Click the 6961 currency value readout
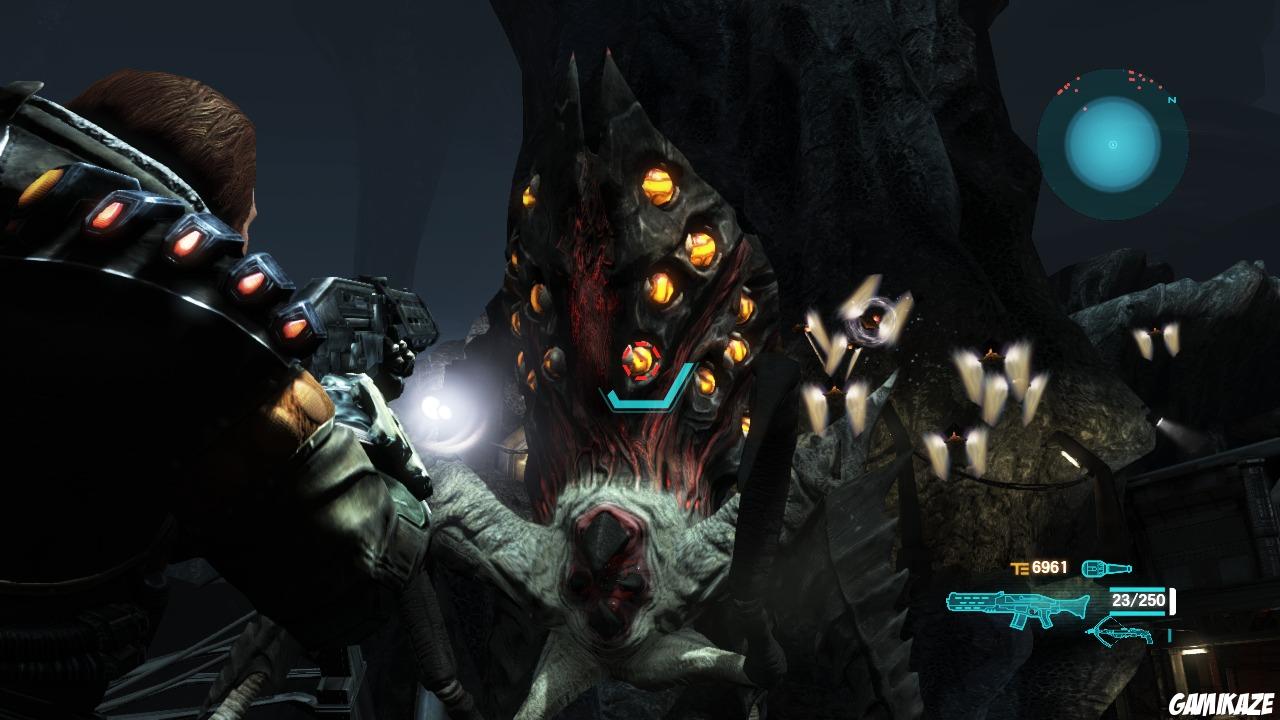Image resolution: width=1280 pixels, height=720 pixels. pyautogui.click(x=1048, y=567)
